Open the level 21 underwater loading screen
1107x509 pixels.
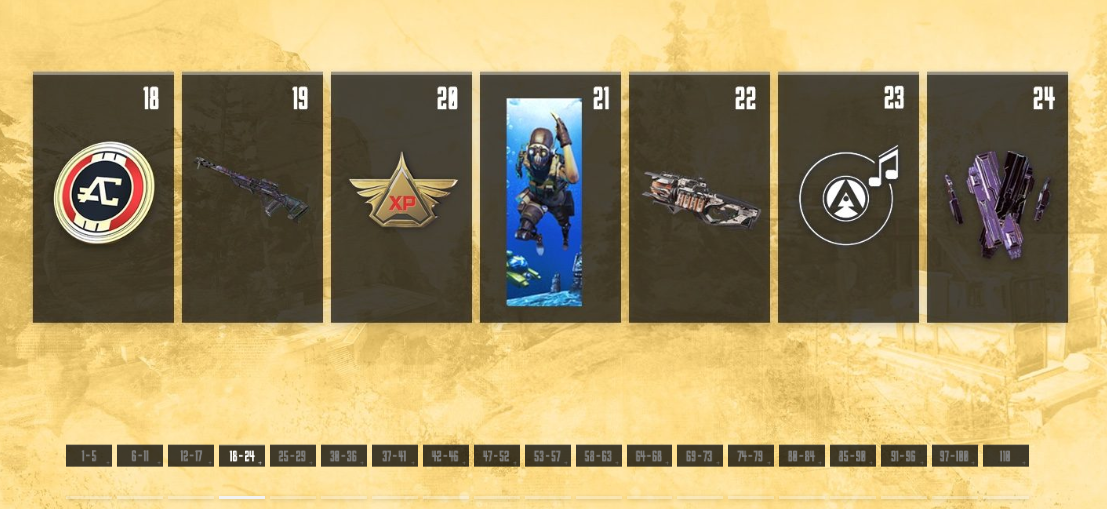[x=550, y=197]
